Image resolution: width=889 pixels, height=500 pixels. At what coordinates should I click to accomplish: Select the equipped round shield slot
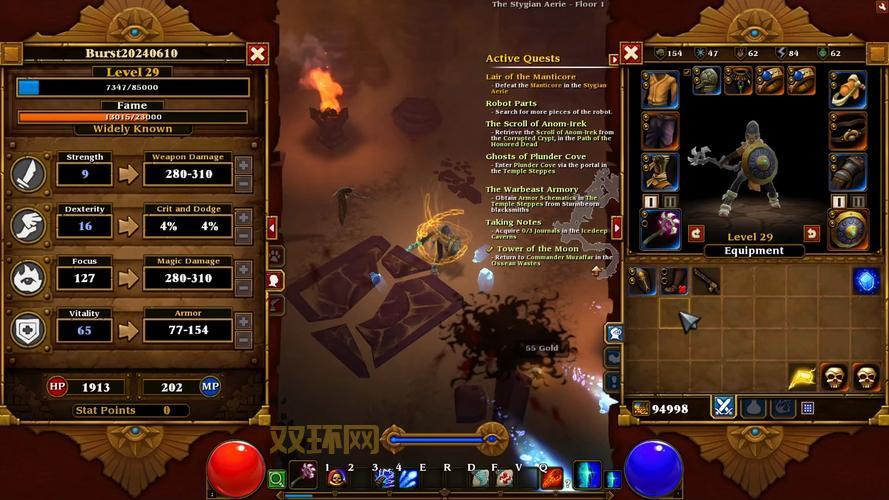(848, 228)
